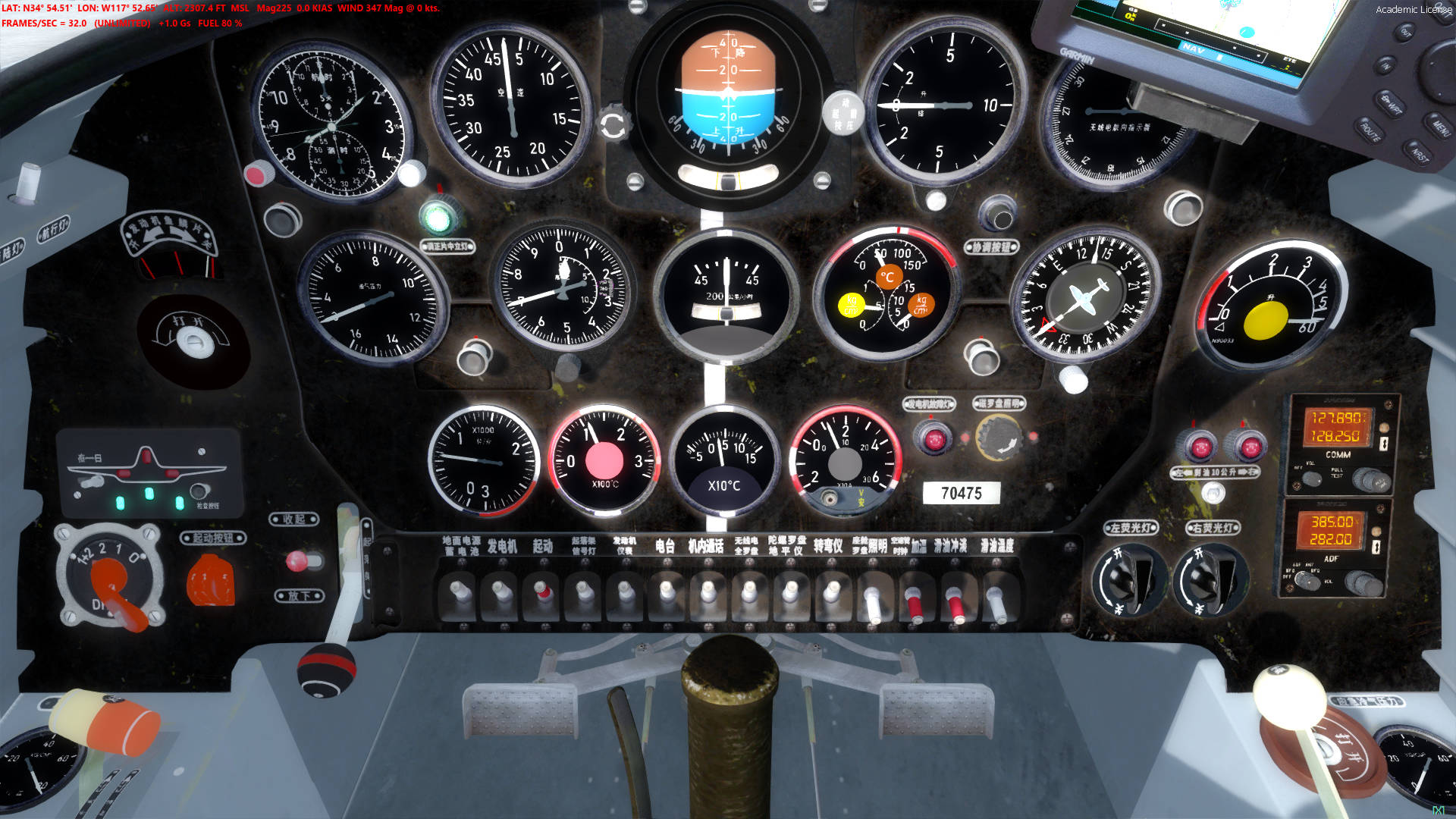
Task: Click the COMM frequency swap arrow
Action: click(x=1384, y=443)
